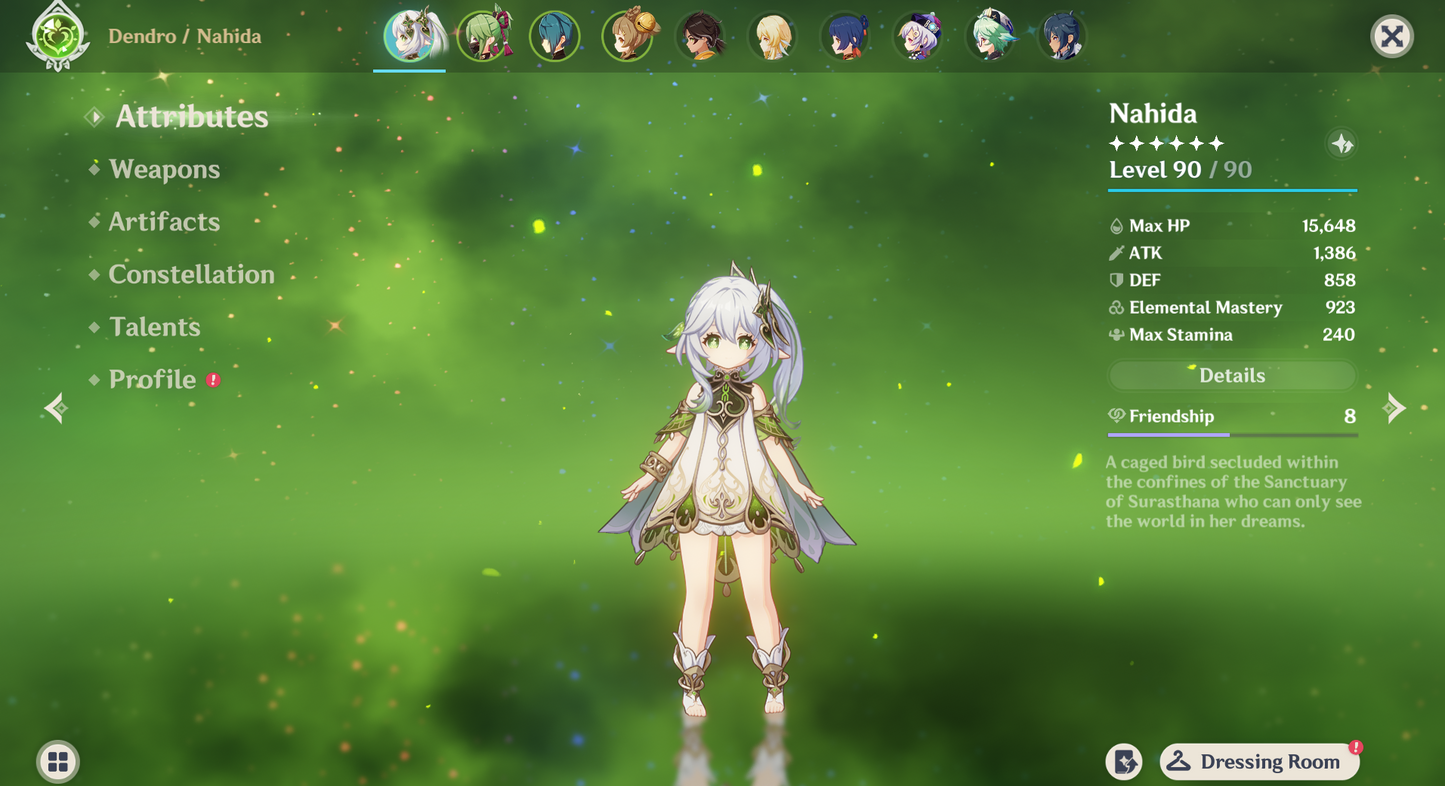This screenshot has height=786, width=1445.
Task: Click the left arrow for previous character
Action: (56, 408)
